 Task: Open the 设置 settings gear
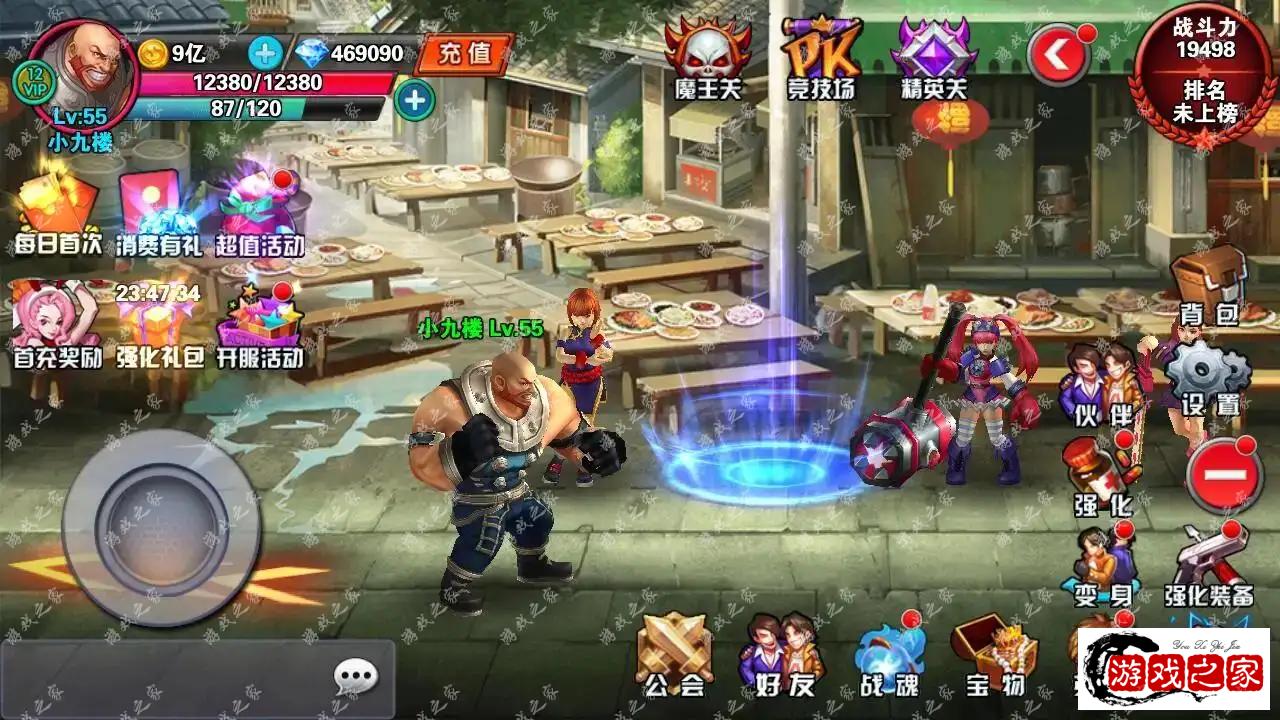coord(1209,377)
